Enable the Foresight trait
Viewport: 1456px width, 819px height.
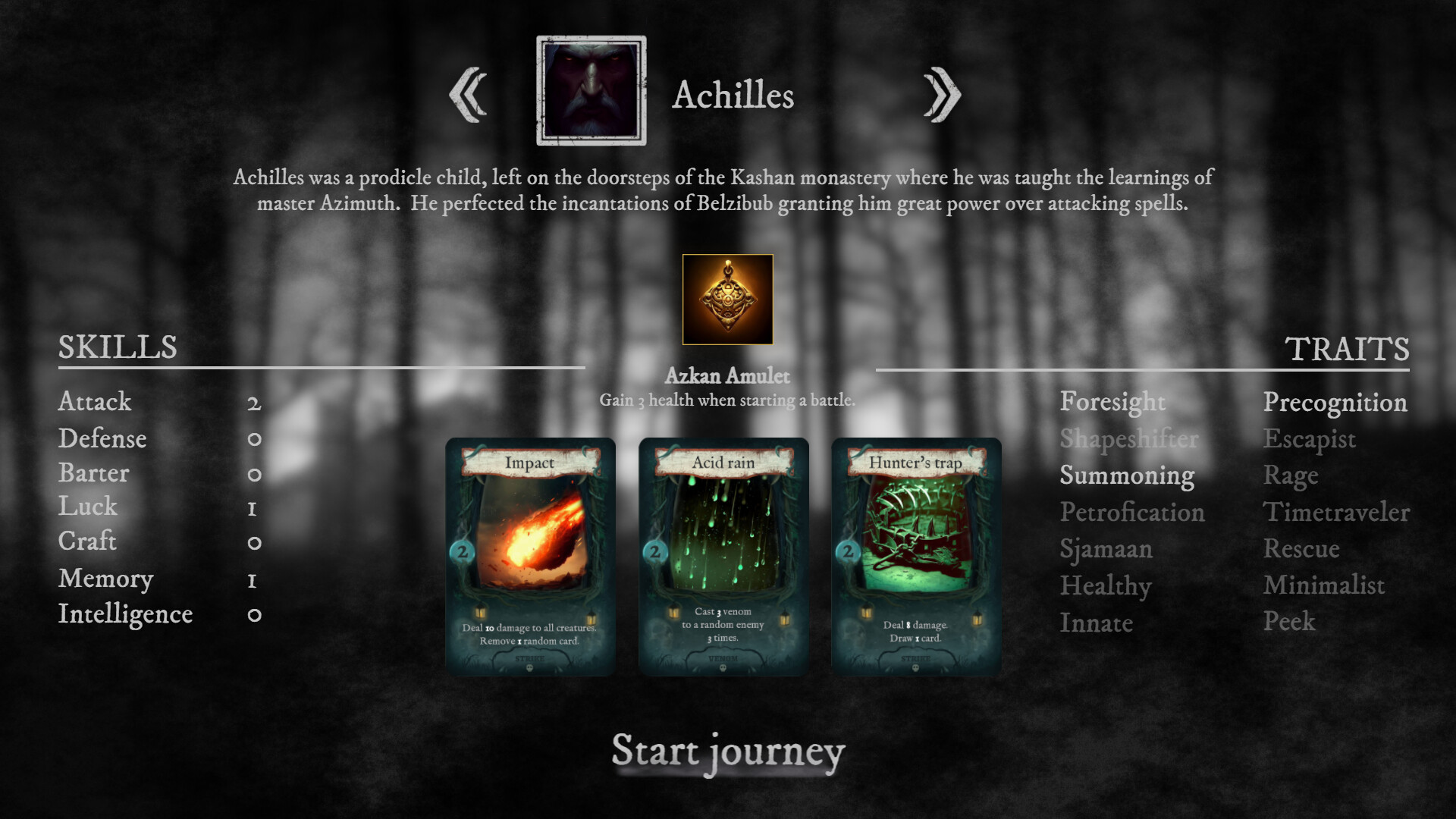coord(1113,403)
